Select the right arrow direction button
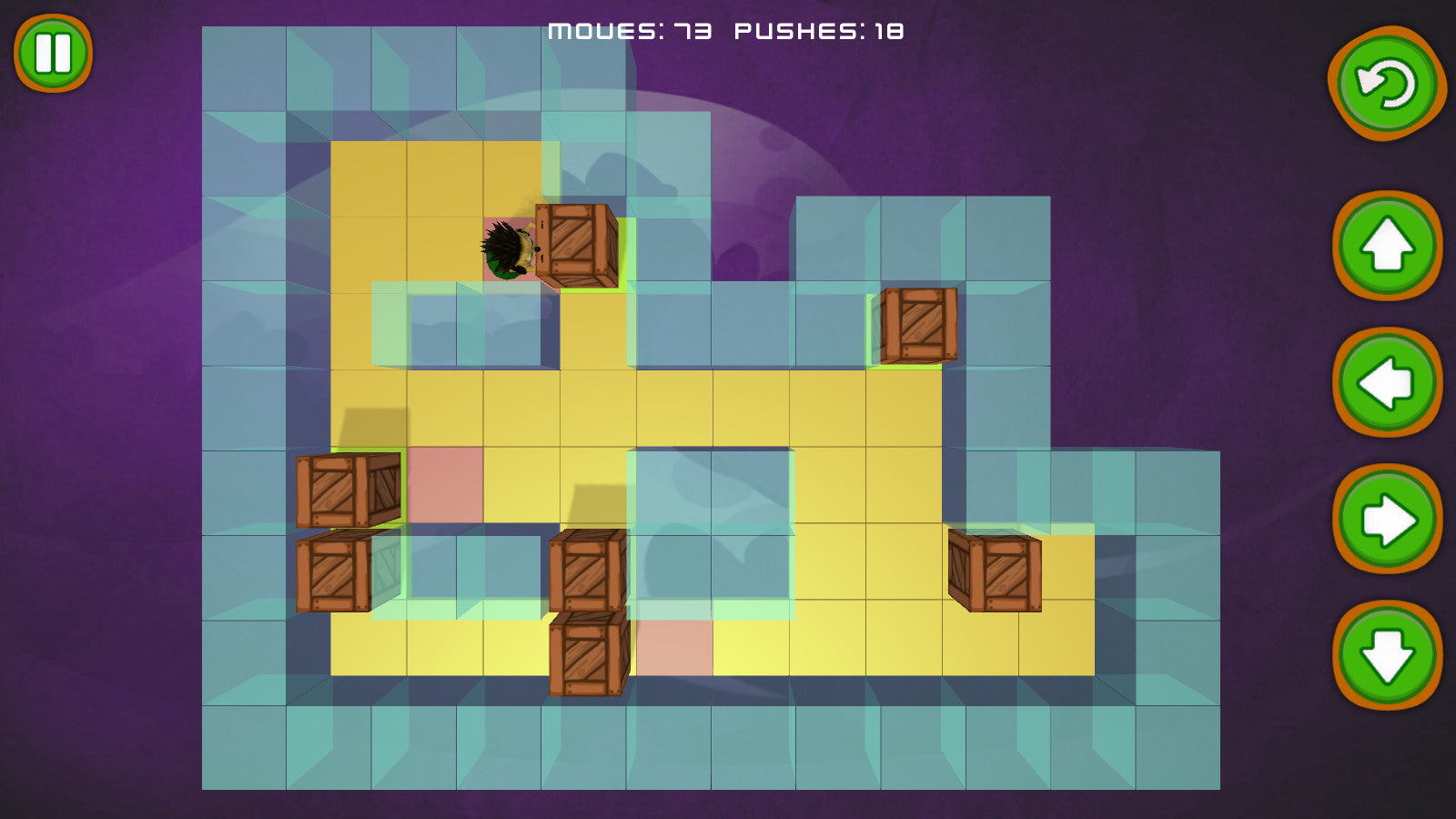 pos(1387,520)
